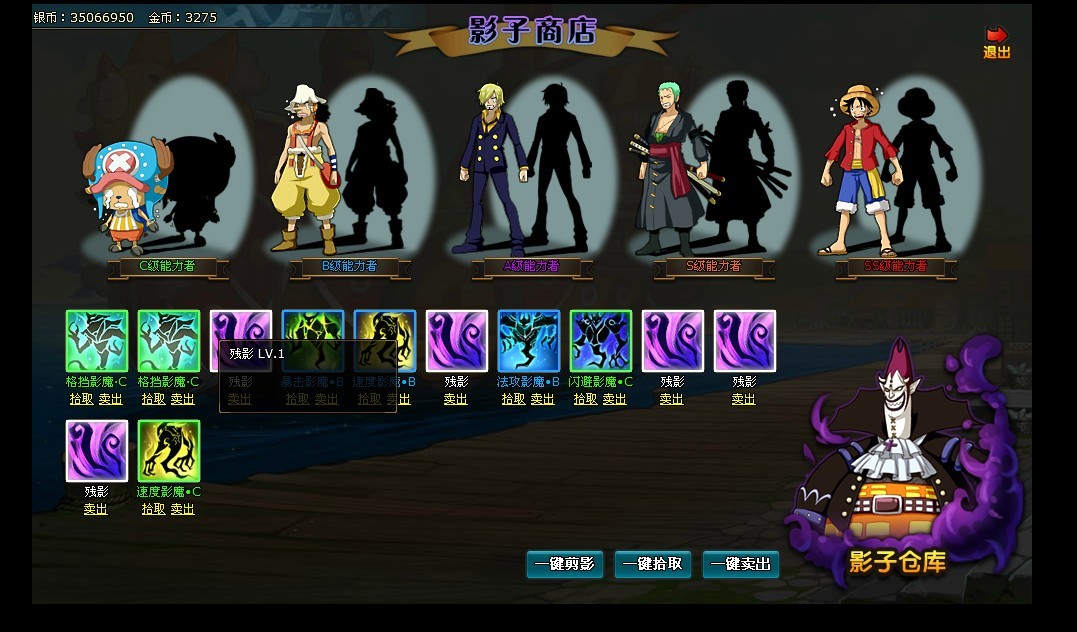Pick up 速度影魔·C with 拾取
1077x632 pixels.
point(153,509)
